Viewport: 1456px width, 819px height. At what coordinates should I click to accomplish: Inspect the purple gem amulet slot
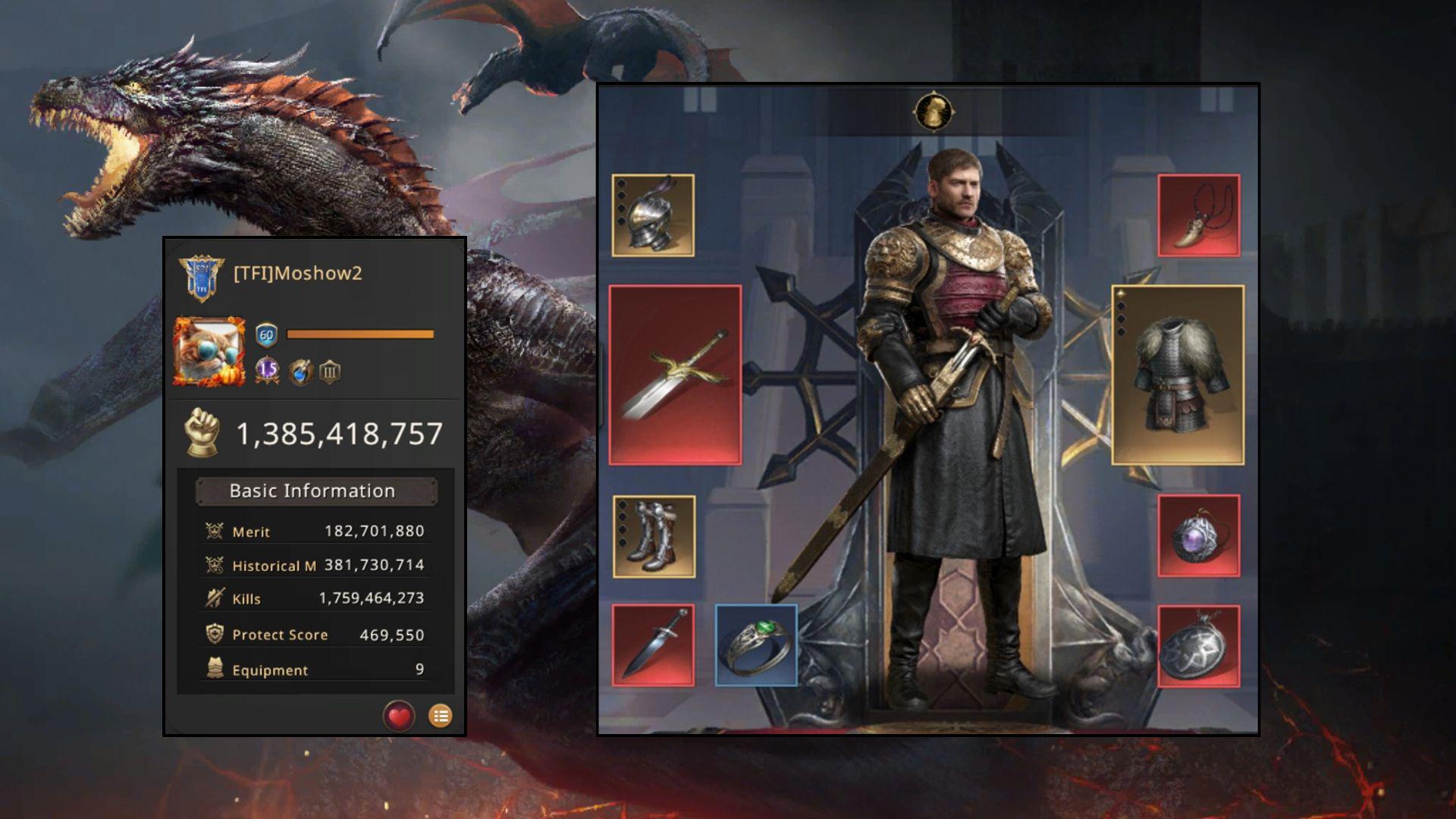coord(1198,536)
